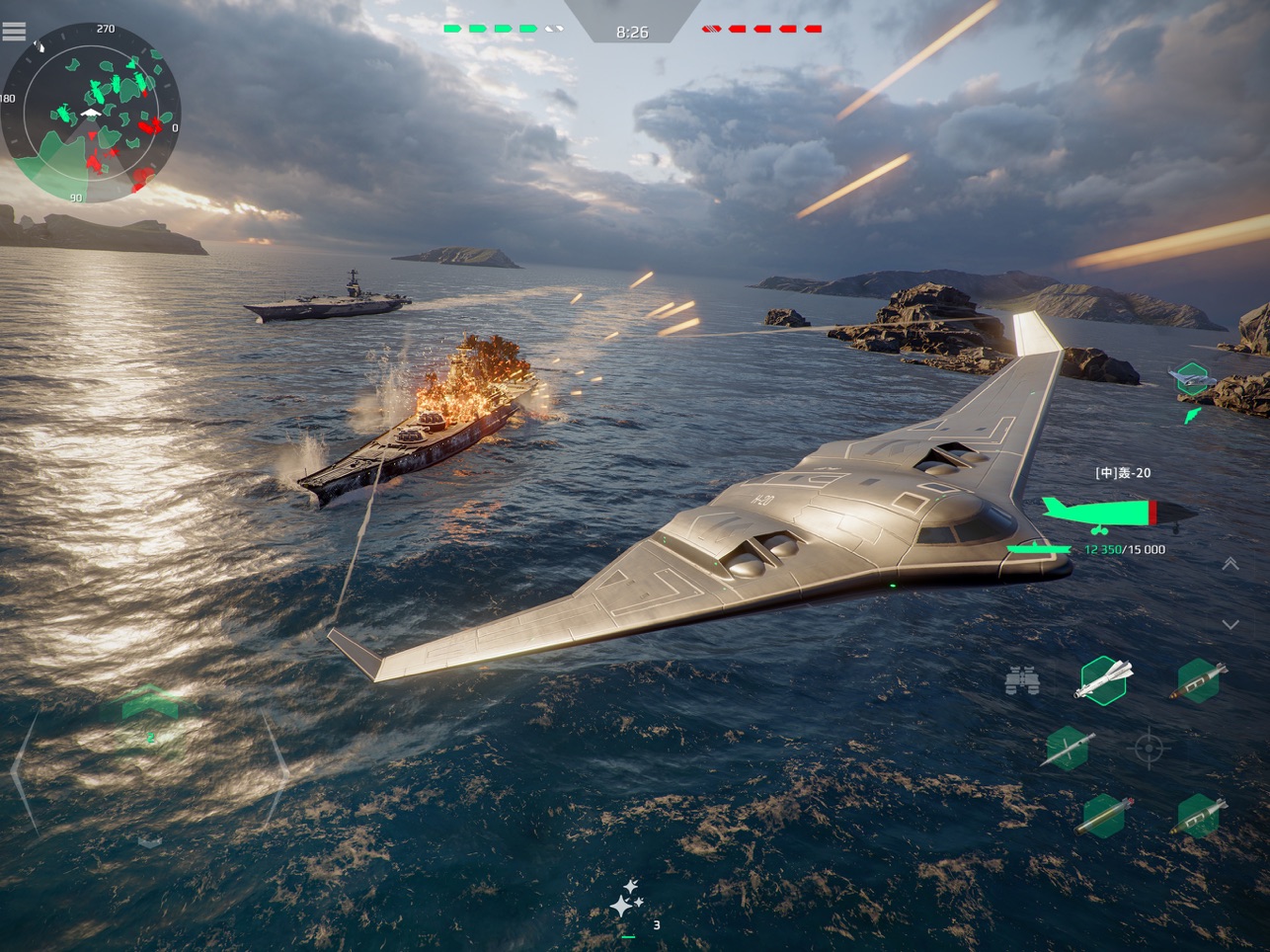This screenshot has height=952, width=1270.
Task: Toggle the binoculars view
Action: tap(1021, 681)
